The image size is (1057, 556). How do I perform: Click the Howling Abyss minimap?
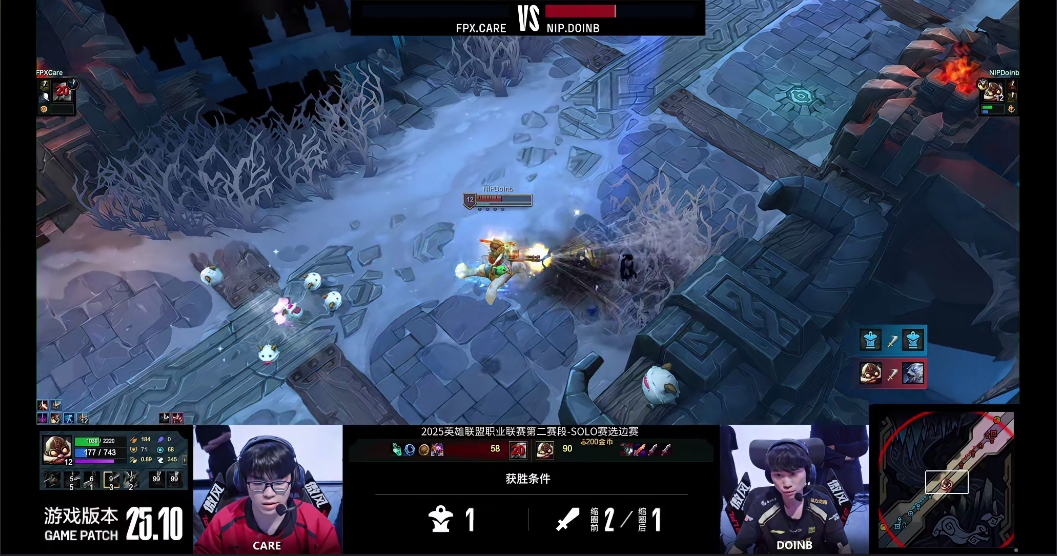click(x=946, y=479)
